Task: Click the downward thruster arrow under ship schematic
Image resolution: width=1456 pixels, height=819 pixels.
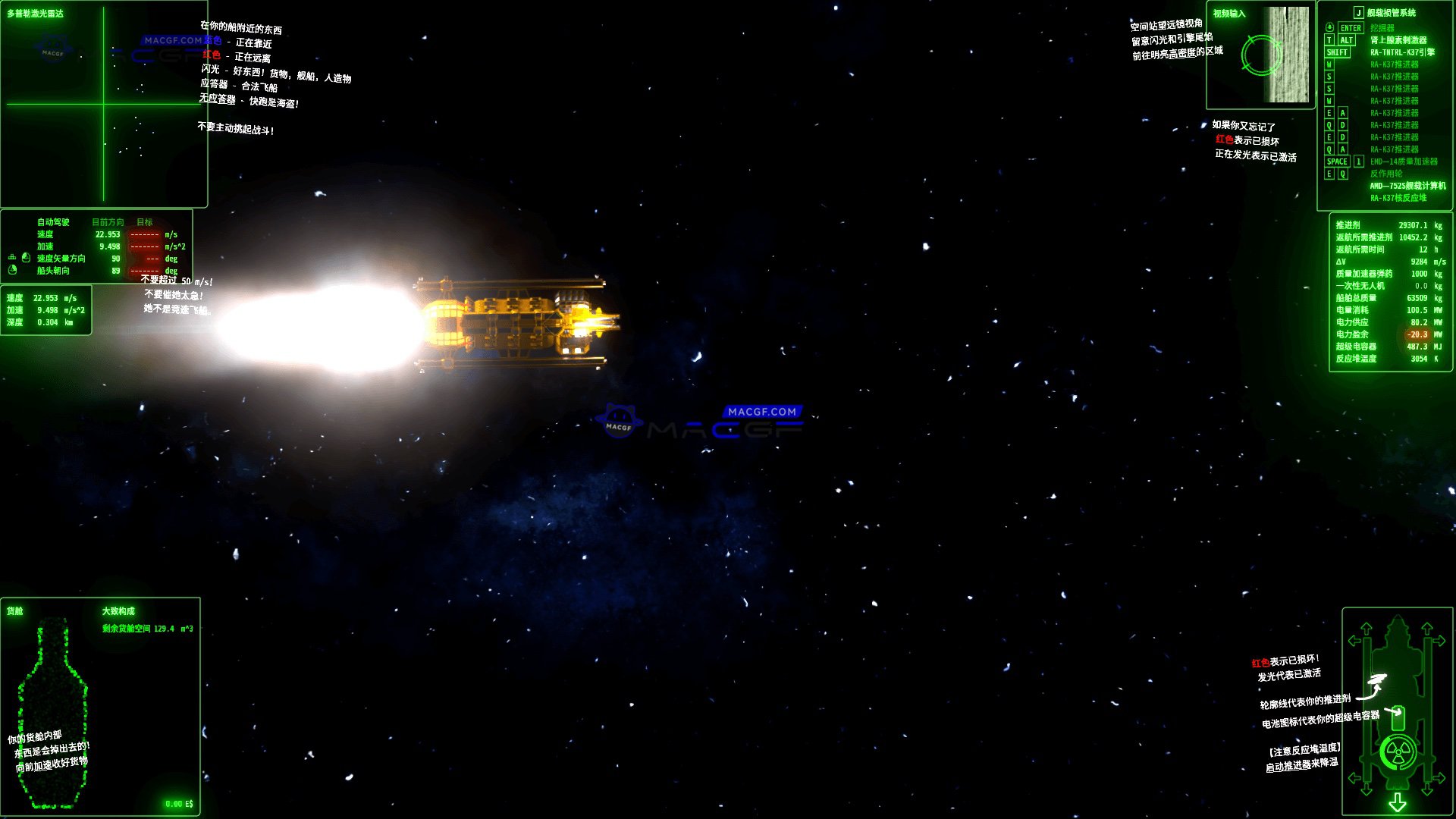Action: [x=1398, y=801]
